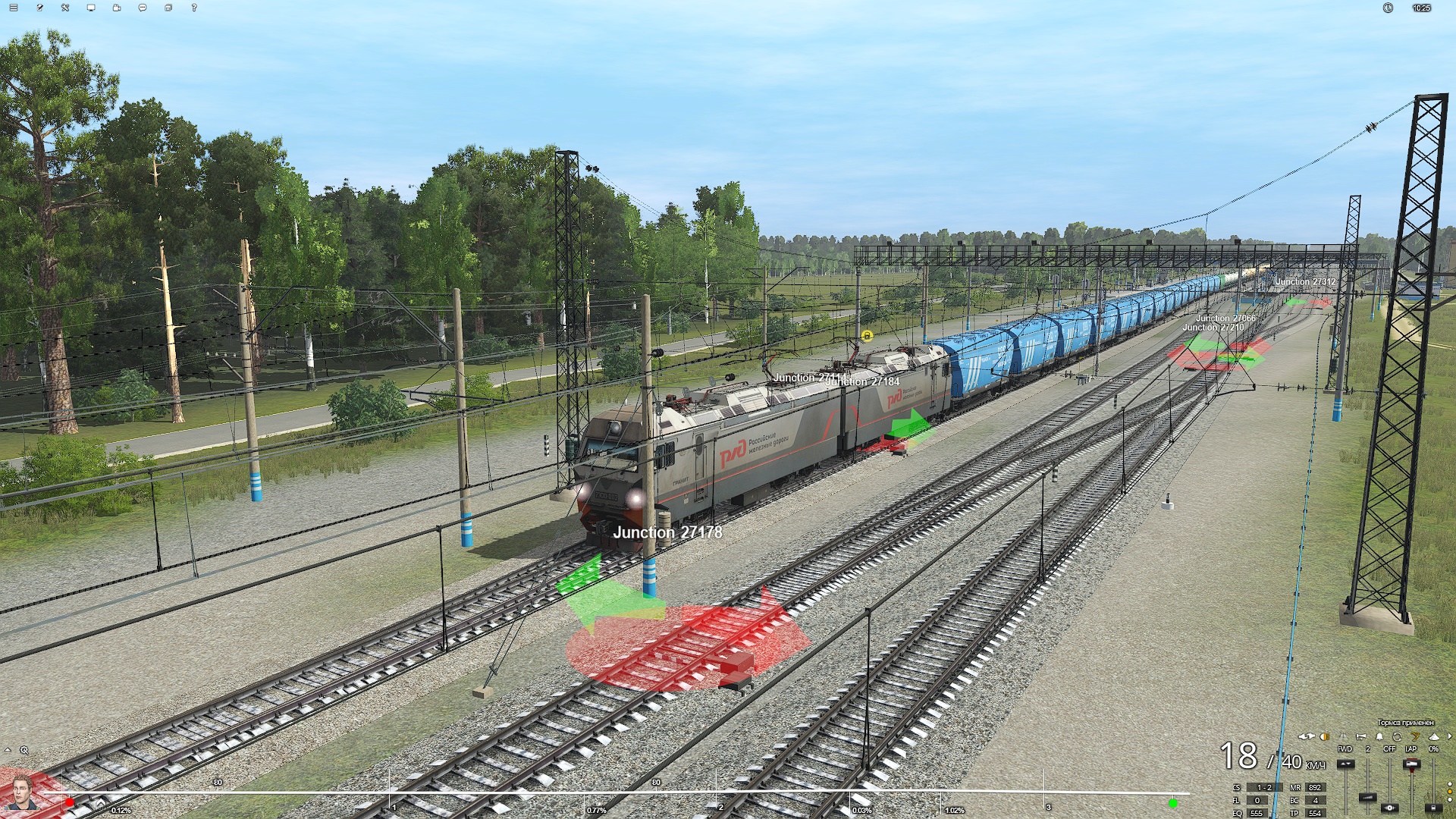Click the reverser FWD lever handle
The image size is (1456, 819).
click(x=1345, y=764)
